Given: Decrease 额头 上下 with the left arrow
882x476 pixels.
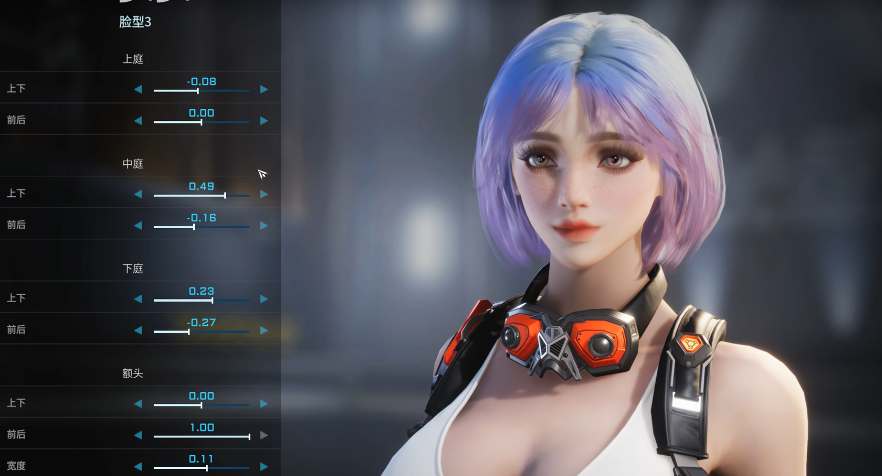Looking at the screenshot, I should tap(138, 404).
